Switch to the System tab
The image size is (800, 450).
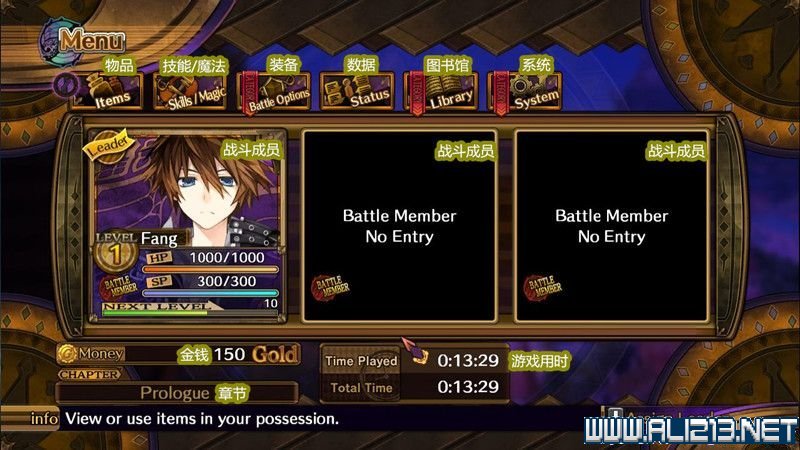tap(526, 93)
